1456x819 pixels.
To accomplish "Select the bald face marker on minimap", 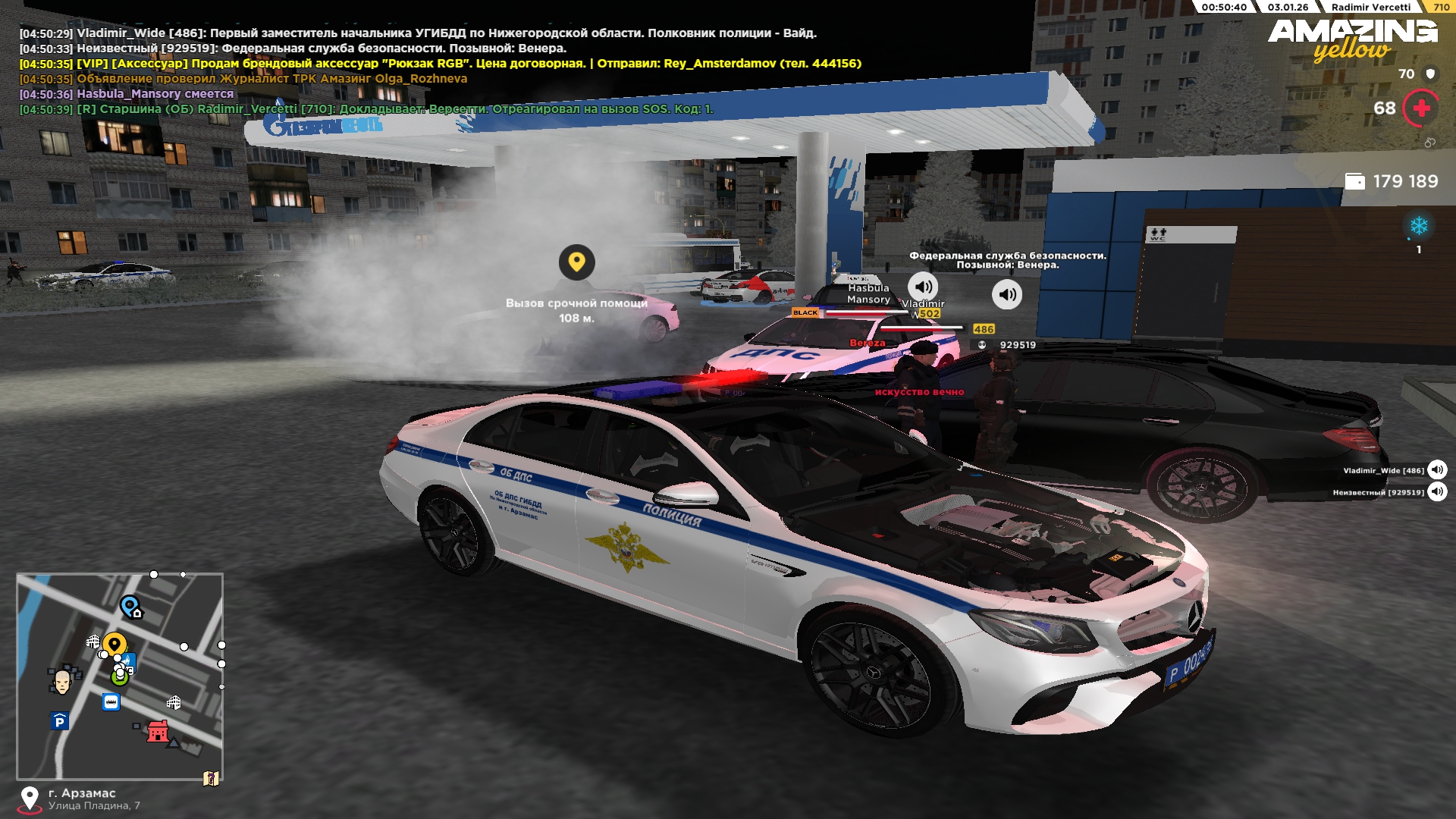I will pyautogui.click(x=62, y=681).
